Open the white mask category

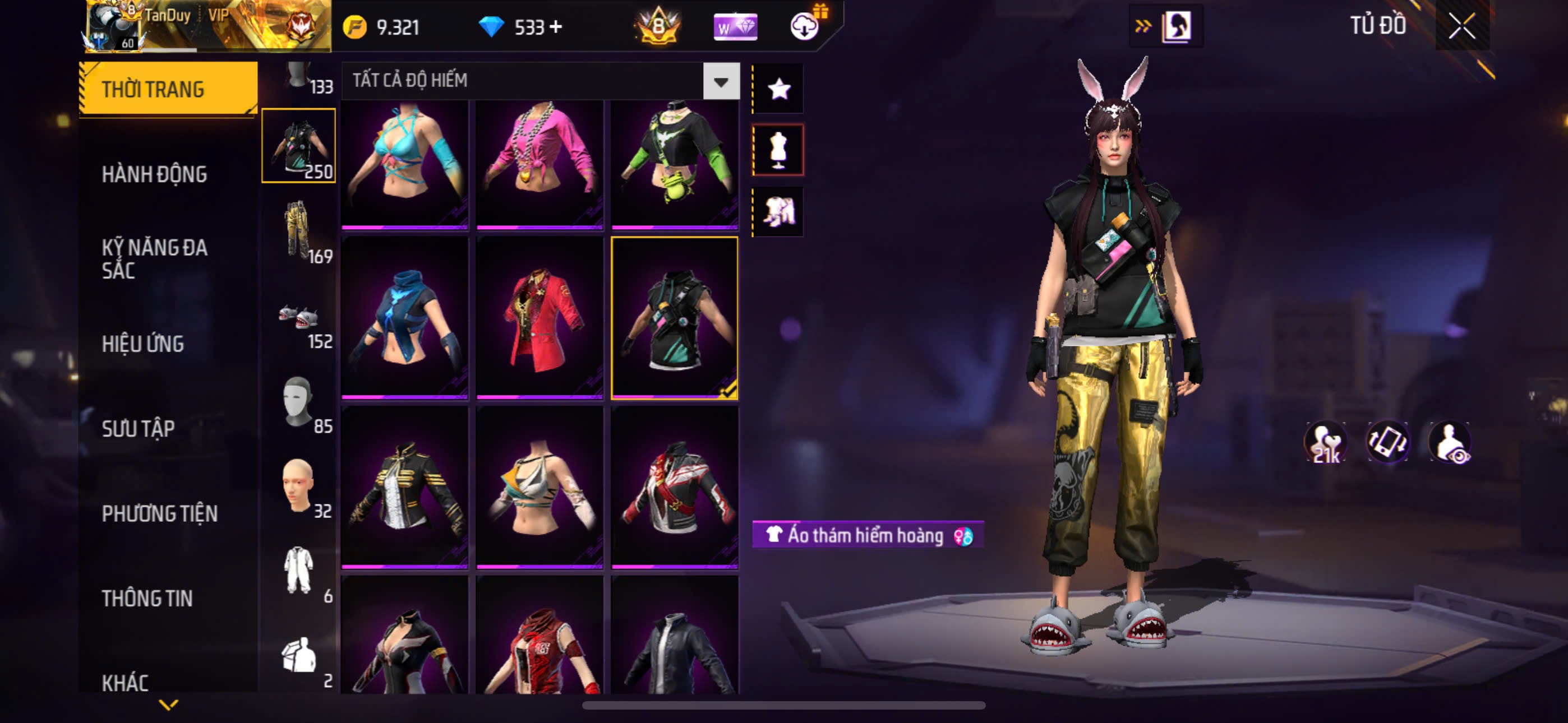pyautogui.click(x=298, y=402)
